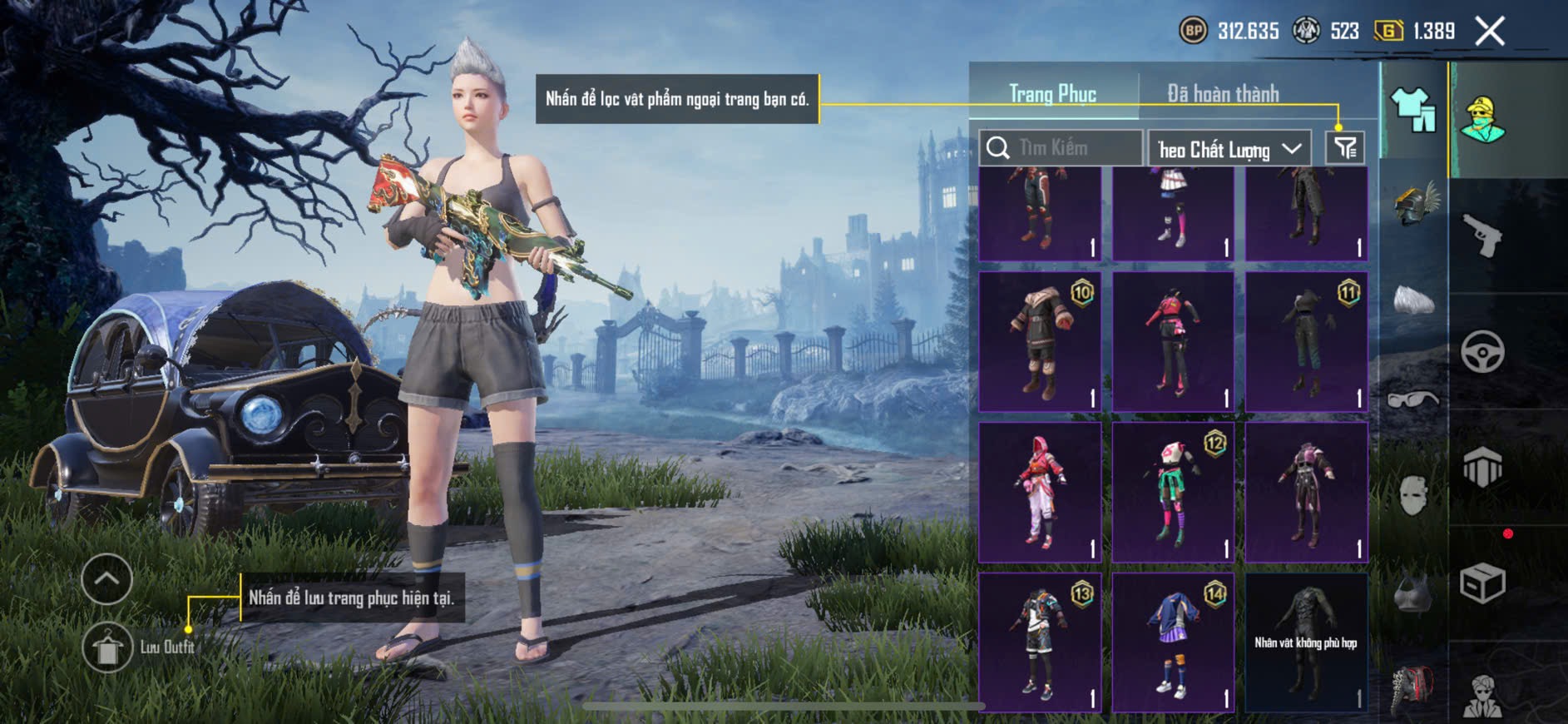The image size is (1568, 724).
Task: Open the clothing set category icon
Action: click(x=1413, y=110)
